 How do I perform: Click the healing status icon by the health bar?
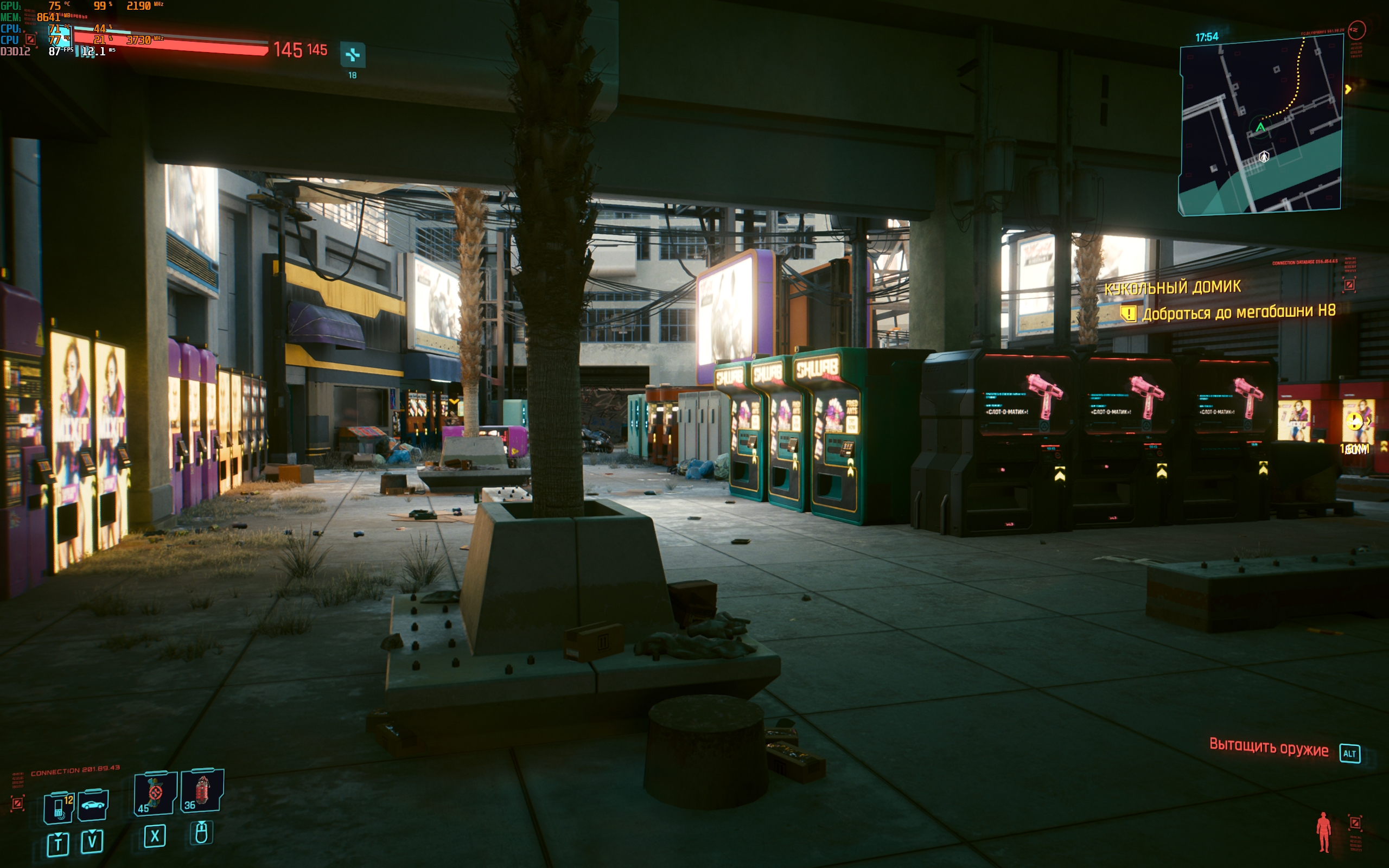[x=353, y=55]
